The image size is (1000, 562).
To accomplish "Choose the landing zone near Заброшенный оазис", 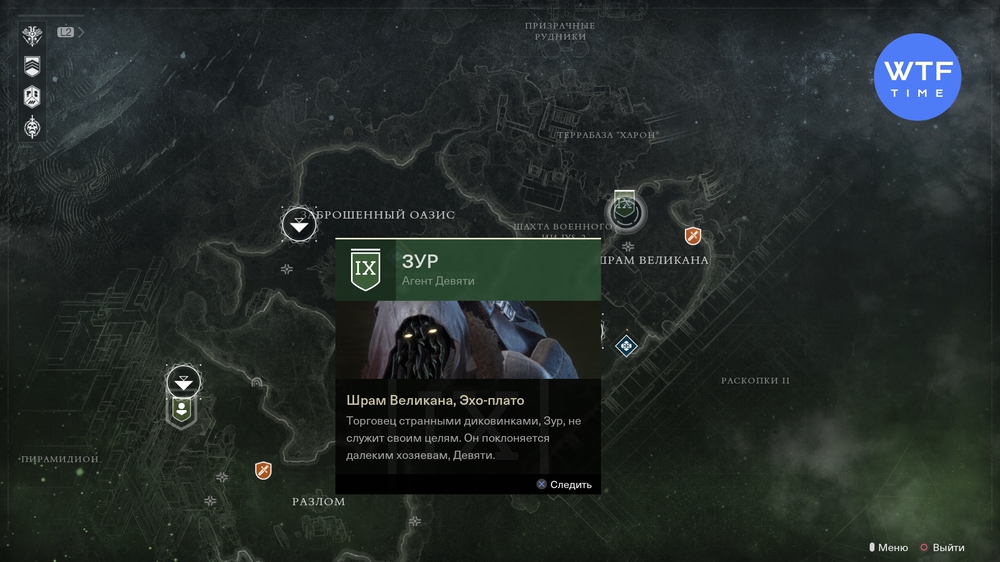I will coord(299,224).
